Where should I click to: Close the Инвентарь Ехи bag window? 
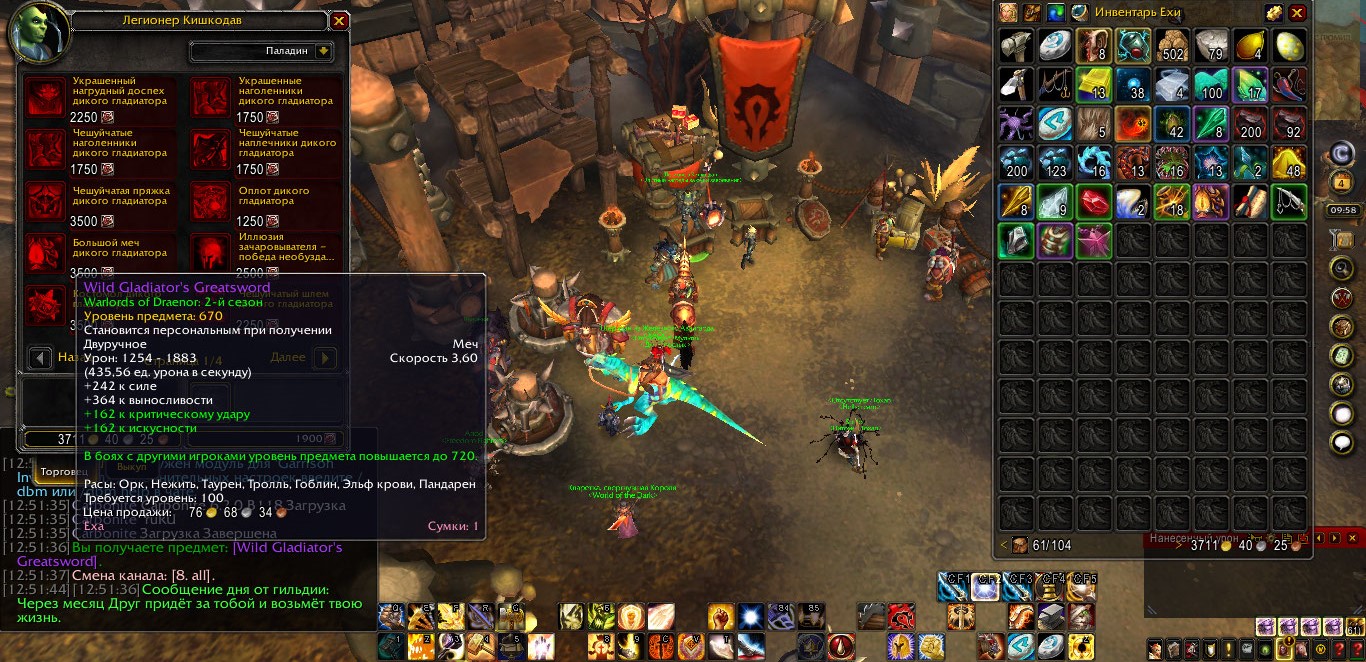point(1297,13)
